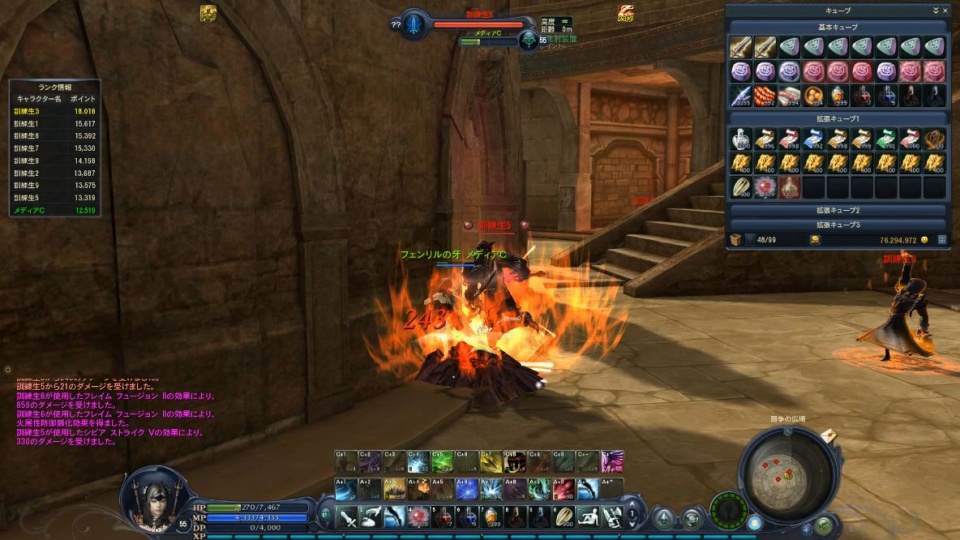Close the cube inventory window
Image resolution: width=960 pixels, height=540 pixels.
tap(944, 10)
